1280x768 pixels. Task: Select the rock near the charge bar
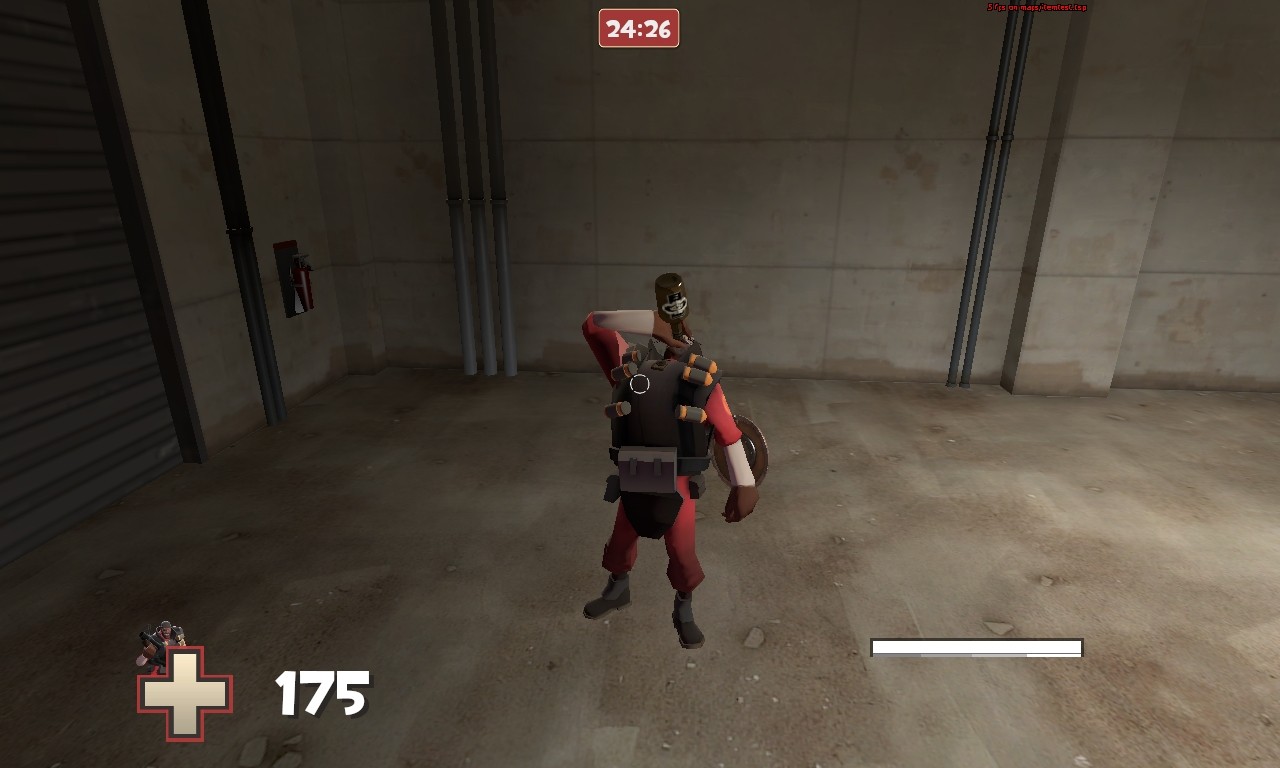(997, 626)
